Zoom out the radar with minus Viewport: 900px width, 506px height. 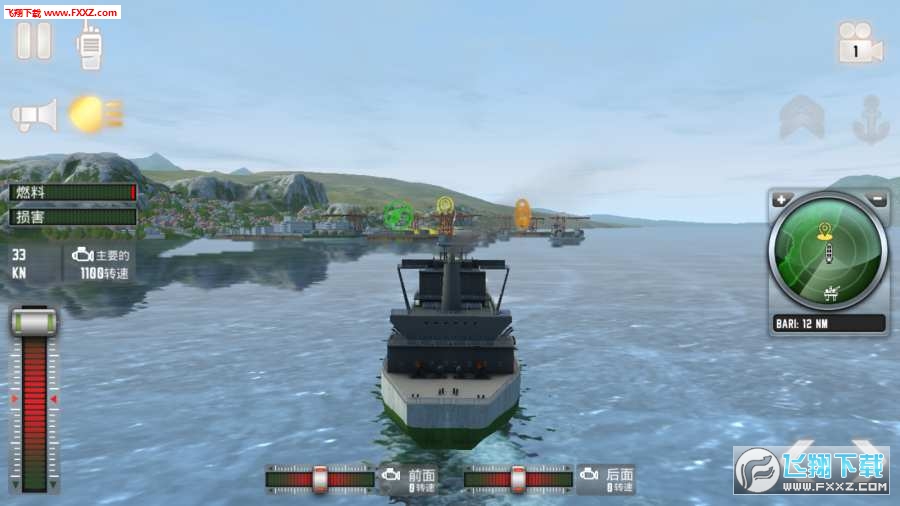pos(877,200)
